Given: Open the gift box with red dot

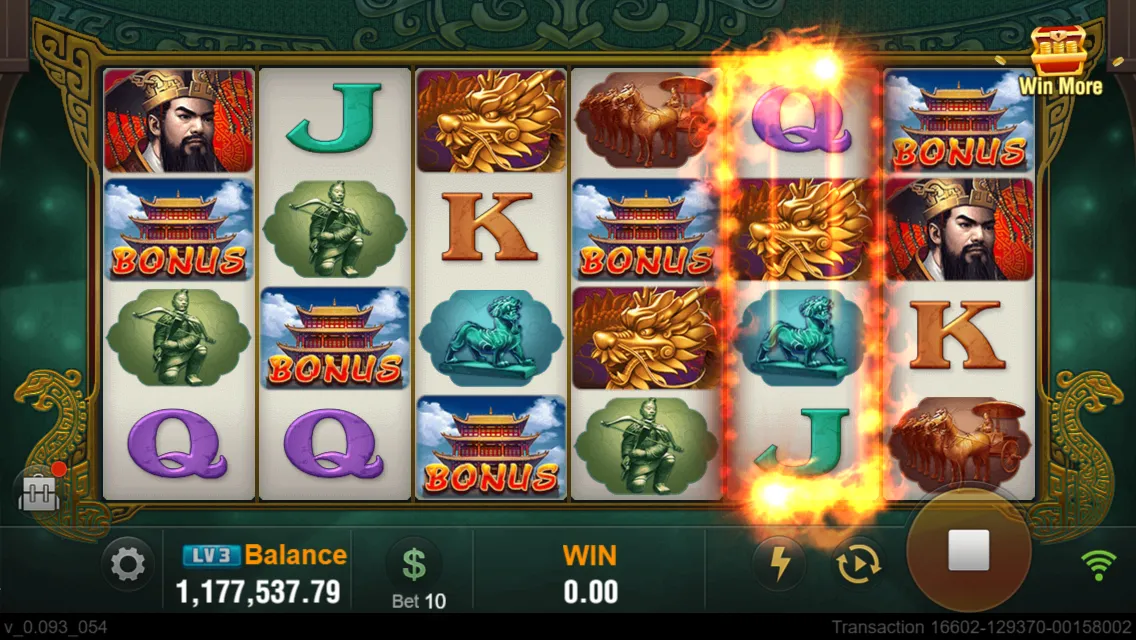Looking at the screenshot, I should pyautogui.click(x=37, y=489).
